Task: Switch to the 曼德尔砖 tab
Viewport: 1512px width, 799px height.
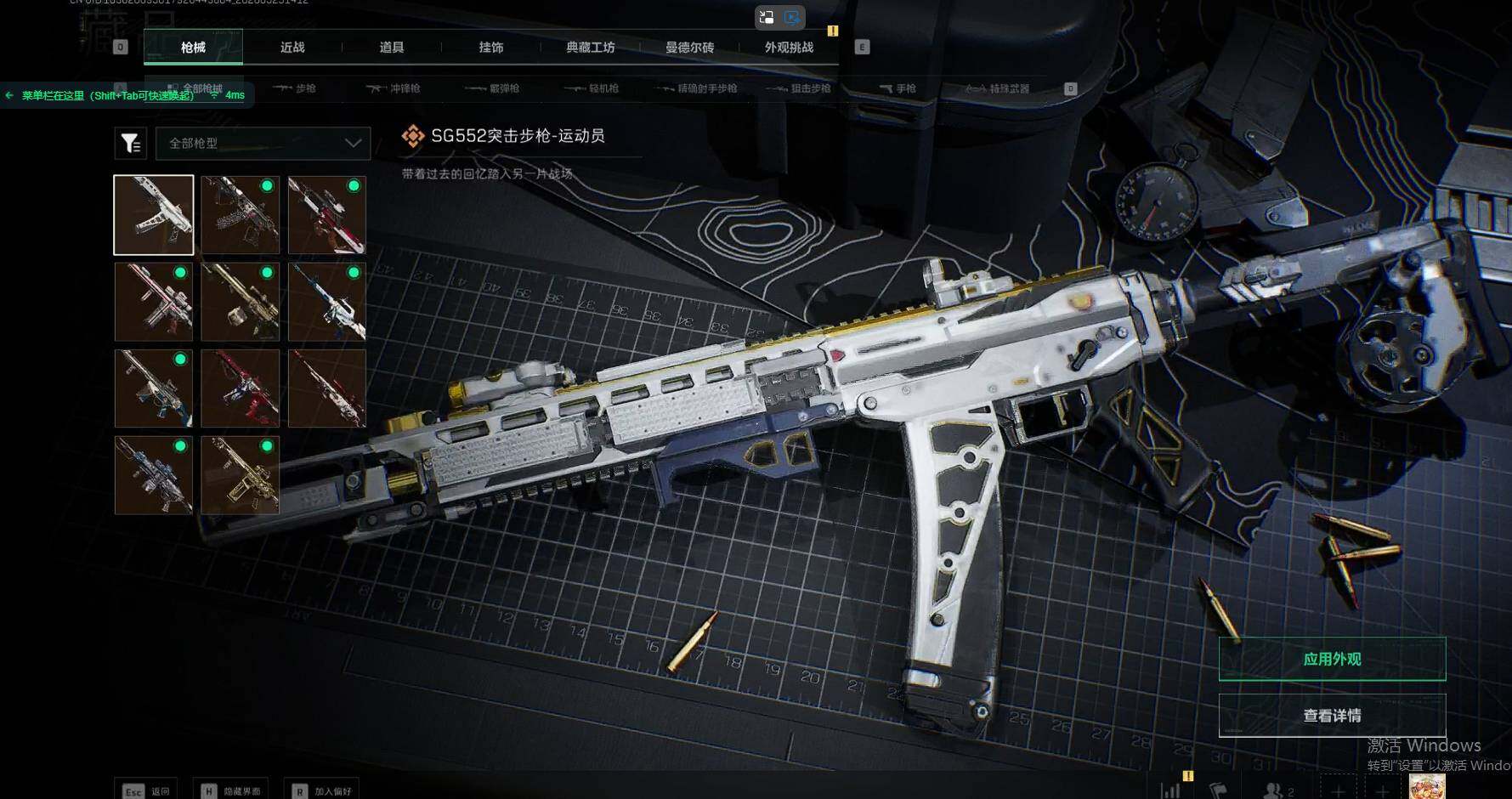Action: (689, 48)
